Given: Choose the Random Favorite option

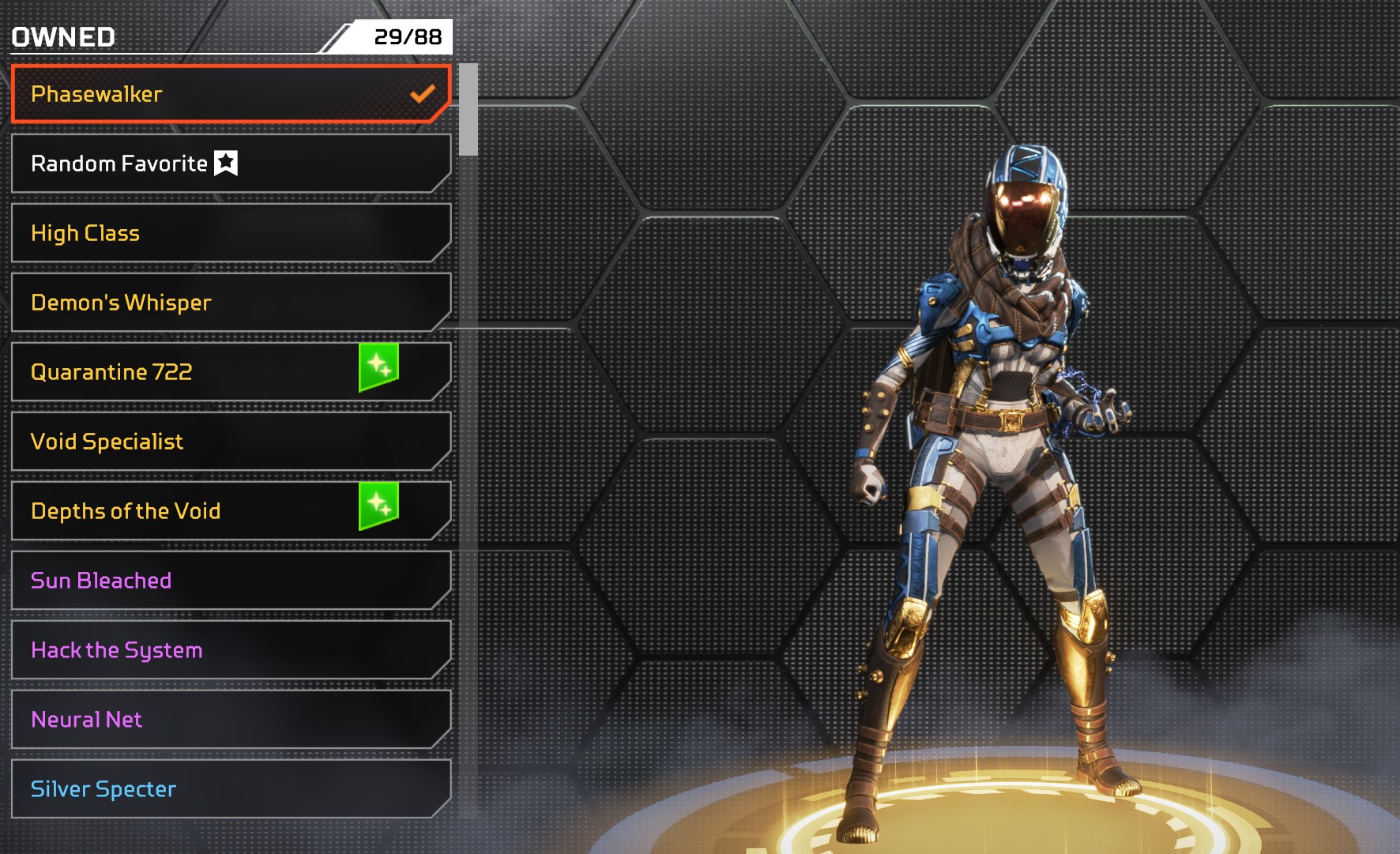Looking at the screenshot, I should click(229, 164).
